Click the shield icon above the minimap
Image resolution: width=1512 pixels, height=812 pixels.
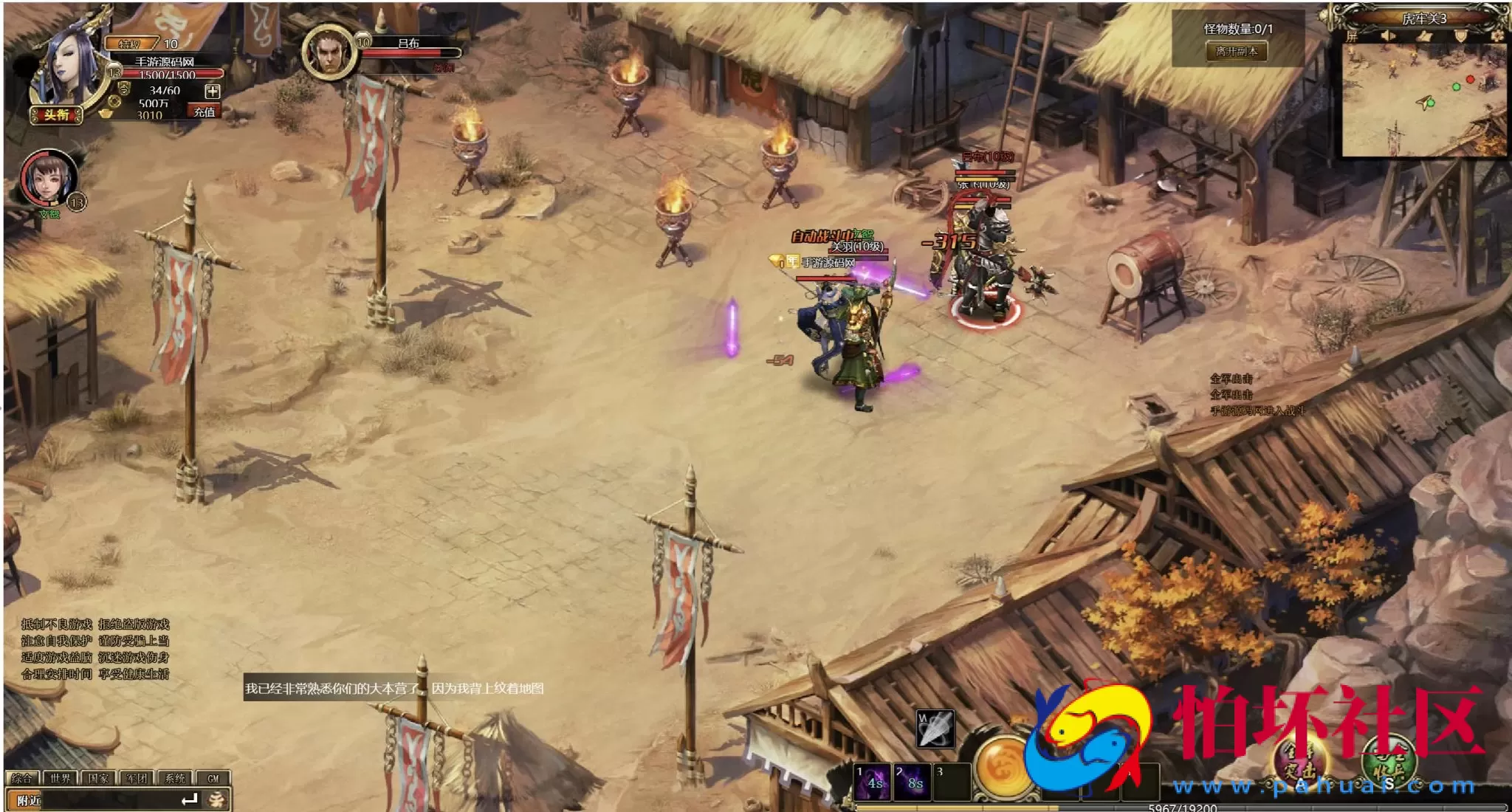pyautogui.click(x=1460, y=36)
